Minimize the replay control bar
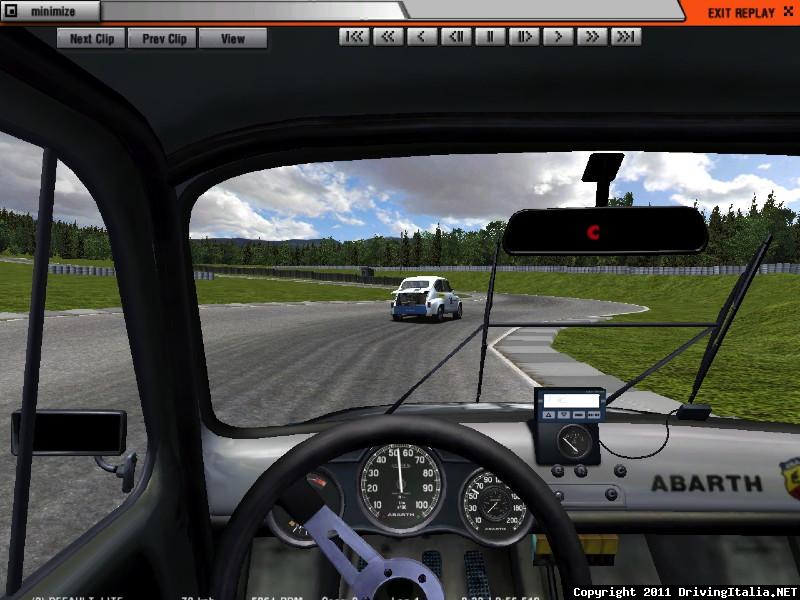 pyautogui.click(x=50, y=12)
